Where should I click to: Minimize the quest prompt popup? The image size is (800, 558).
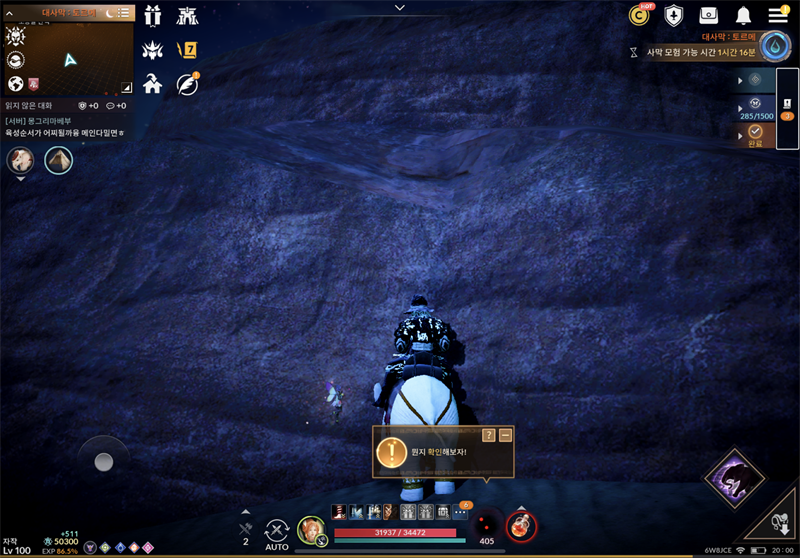[x=506, y=435]
